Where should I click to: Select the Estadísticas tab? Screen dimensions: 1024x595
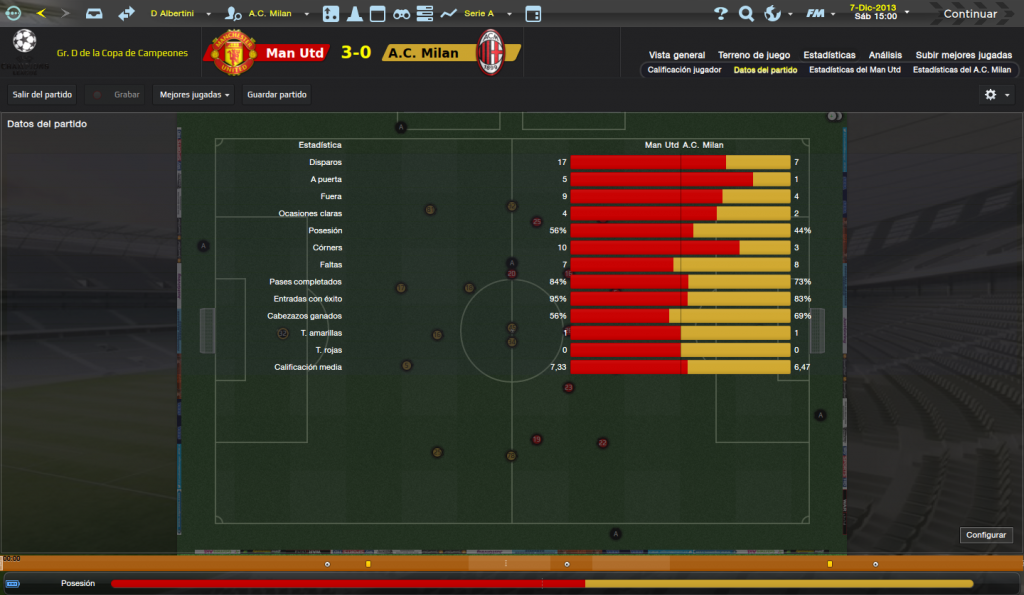click(x=828, y=55)
